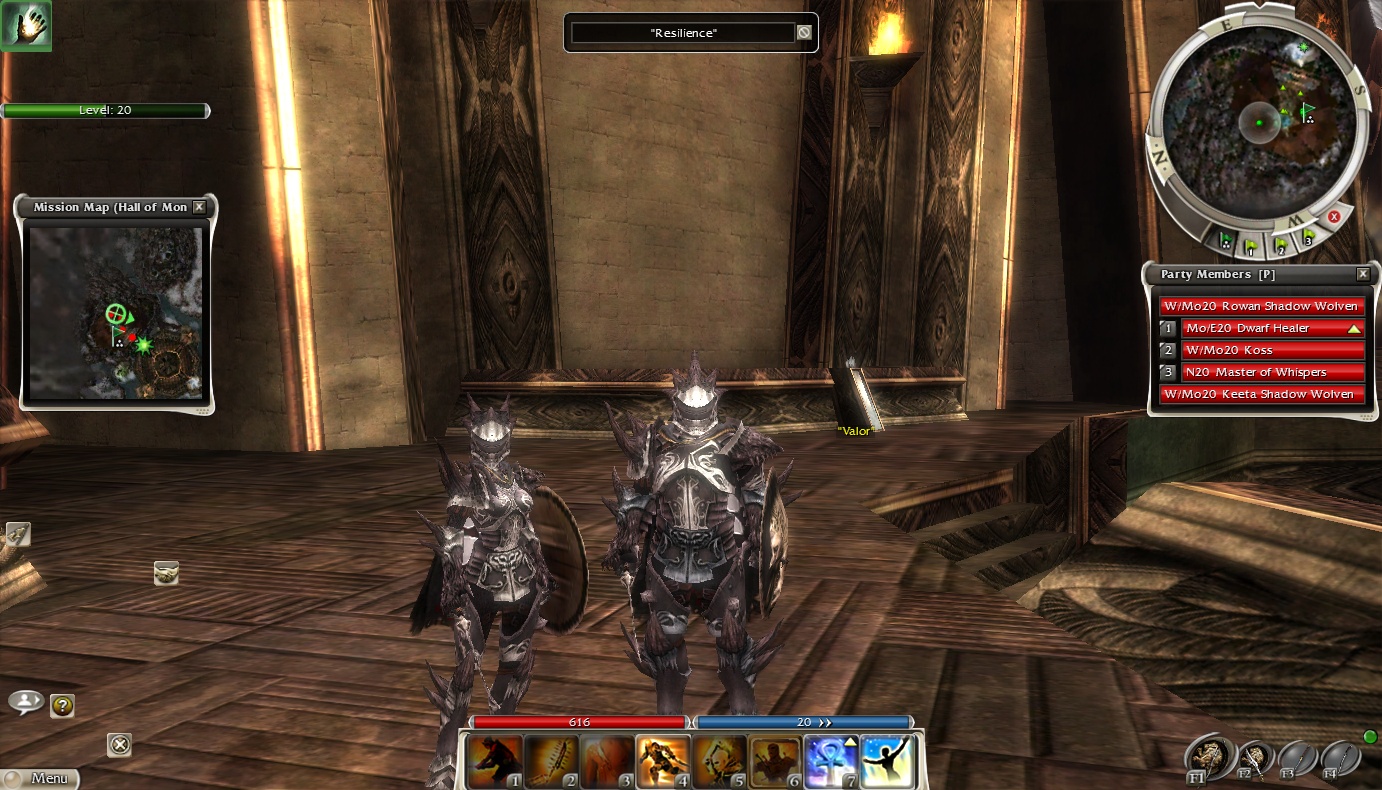This screenshot has height=790, width=1382.
Task: Activate the blue ankh skill in slot 7
Action: (x=831, y=762)
